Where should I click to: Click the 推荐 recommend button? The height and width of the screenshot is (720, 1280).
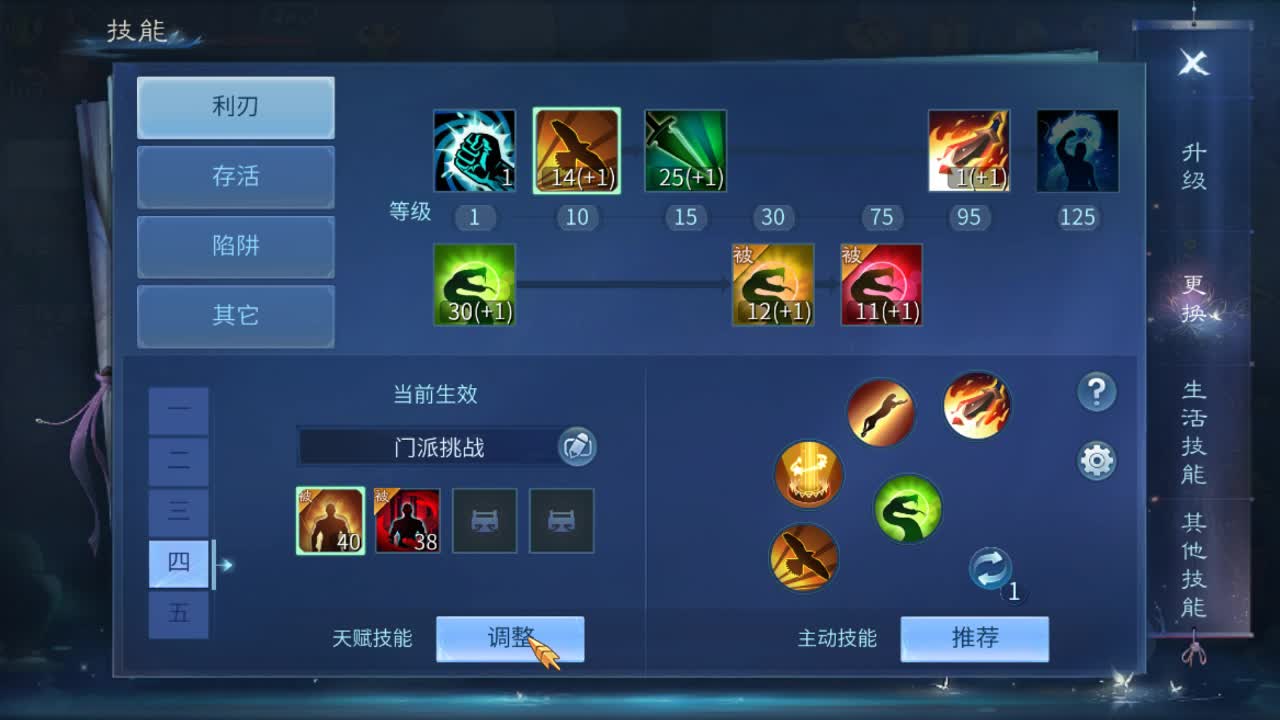tap(975, 638)
